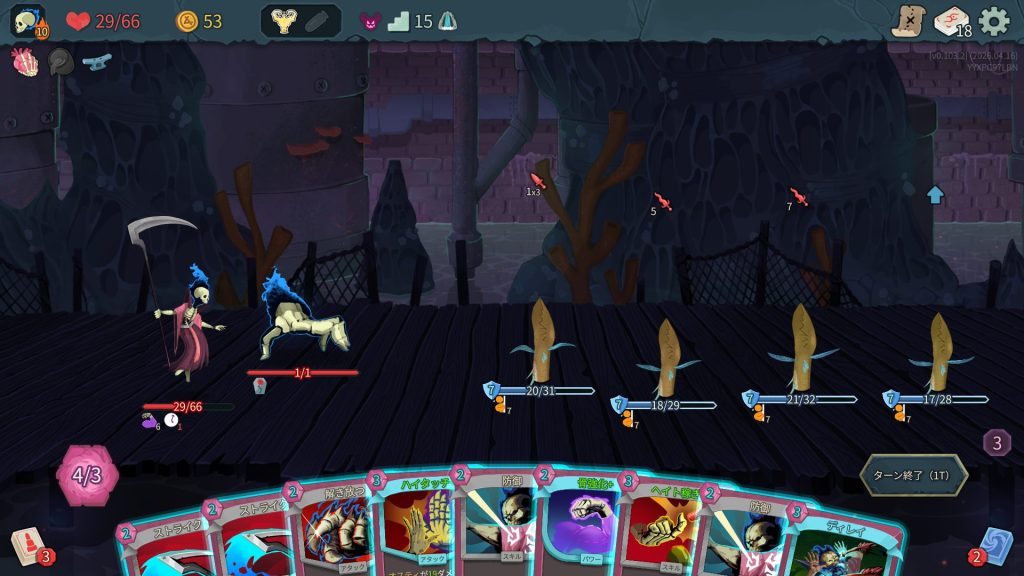1024x576 pixels.
Task: Use the yellow potion in the potion slot
Action: click(x=284, y=21)
